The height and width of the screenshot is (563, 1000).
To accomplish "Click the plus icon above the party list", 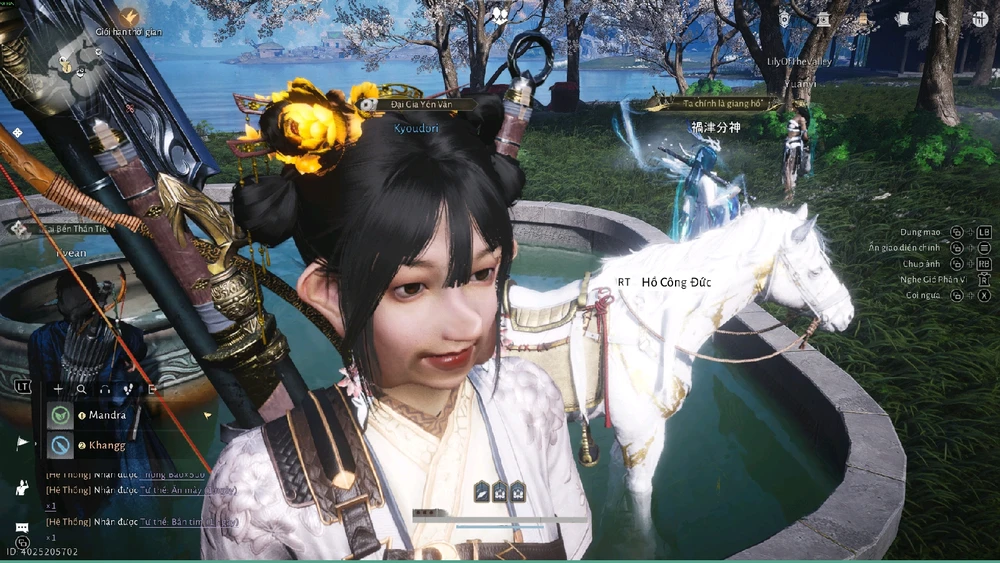I will pos(58,389).
